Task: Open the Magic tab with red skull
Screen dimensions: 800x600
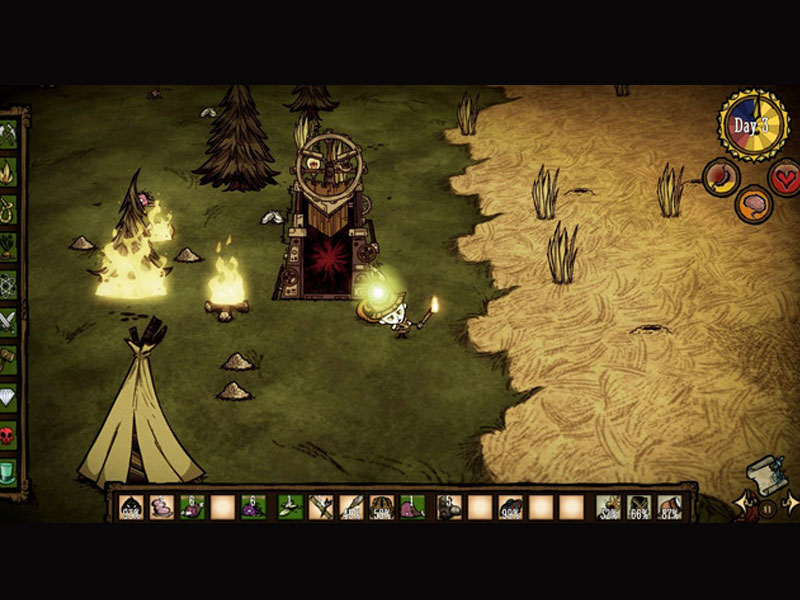Action: [8, 435]
